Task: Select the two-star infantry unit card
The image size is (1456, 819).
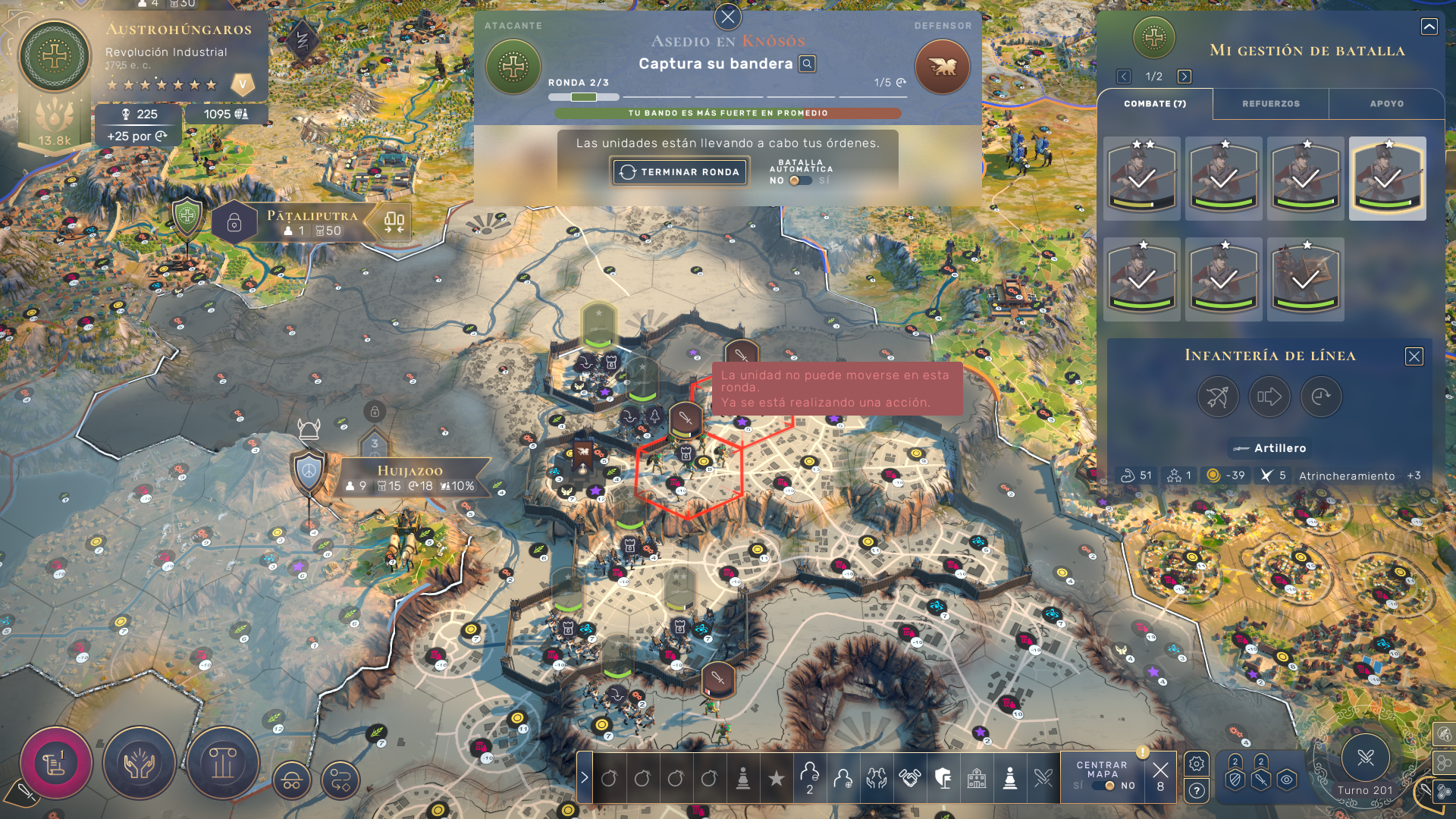Action: coord(1142,178)
